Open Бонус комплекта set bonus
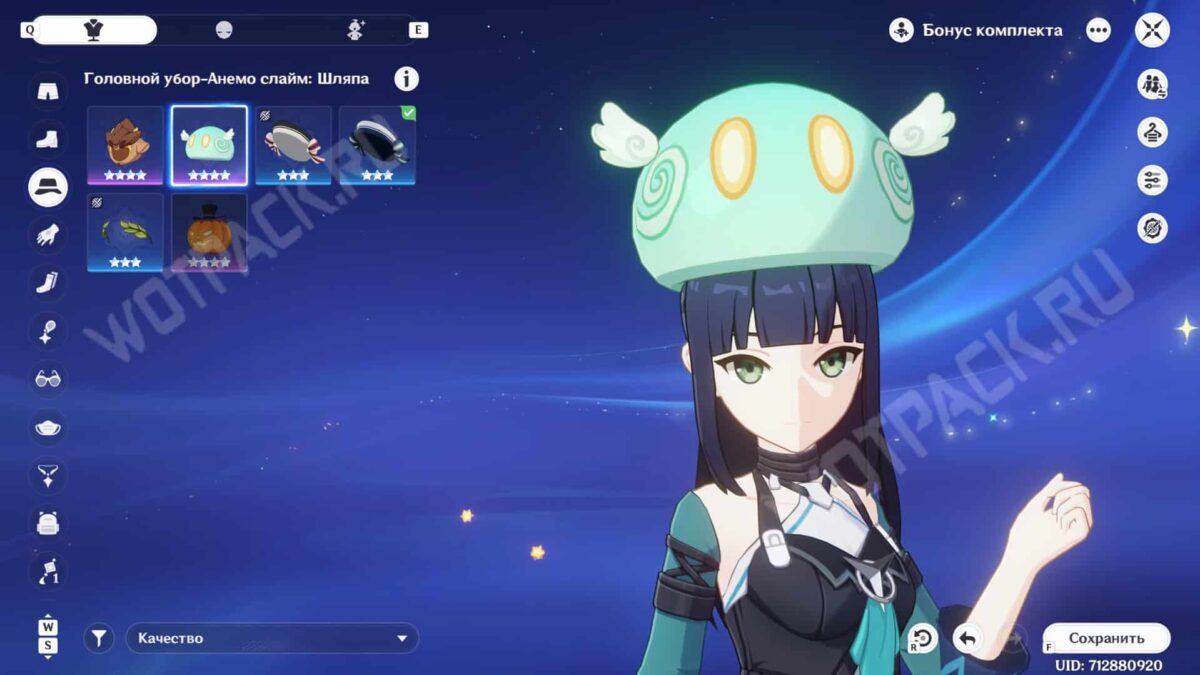The width and height of the screenshot is (1200, 675). [x=976, y=30]
